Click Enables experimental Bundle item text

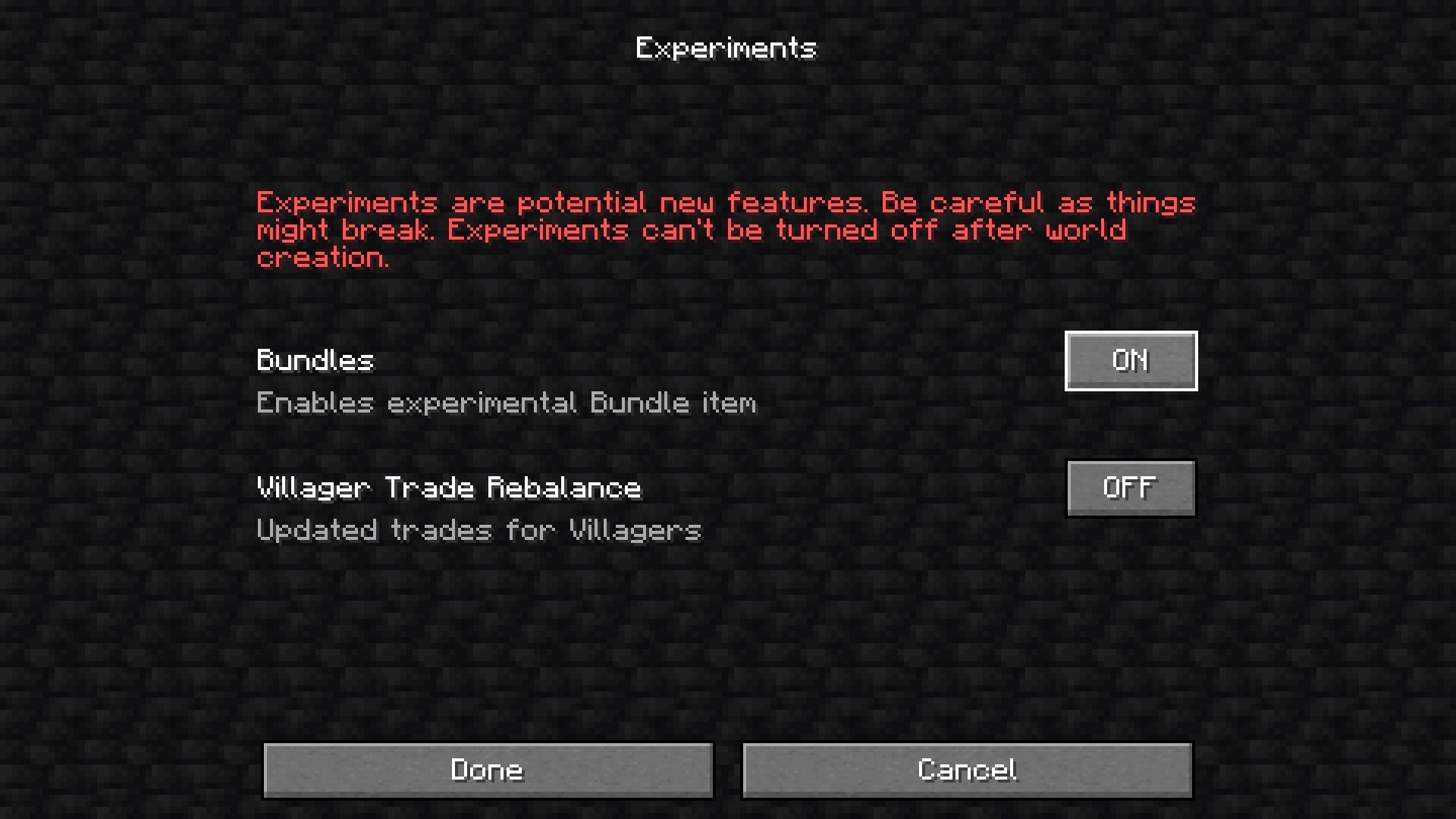point(506,403)
